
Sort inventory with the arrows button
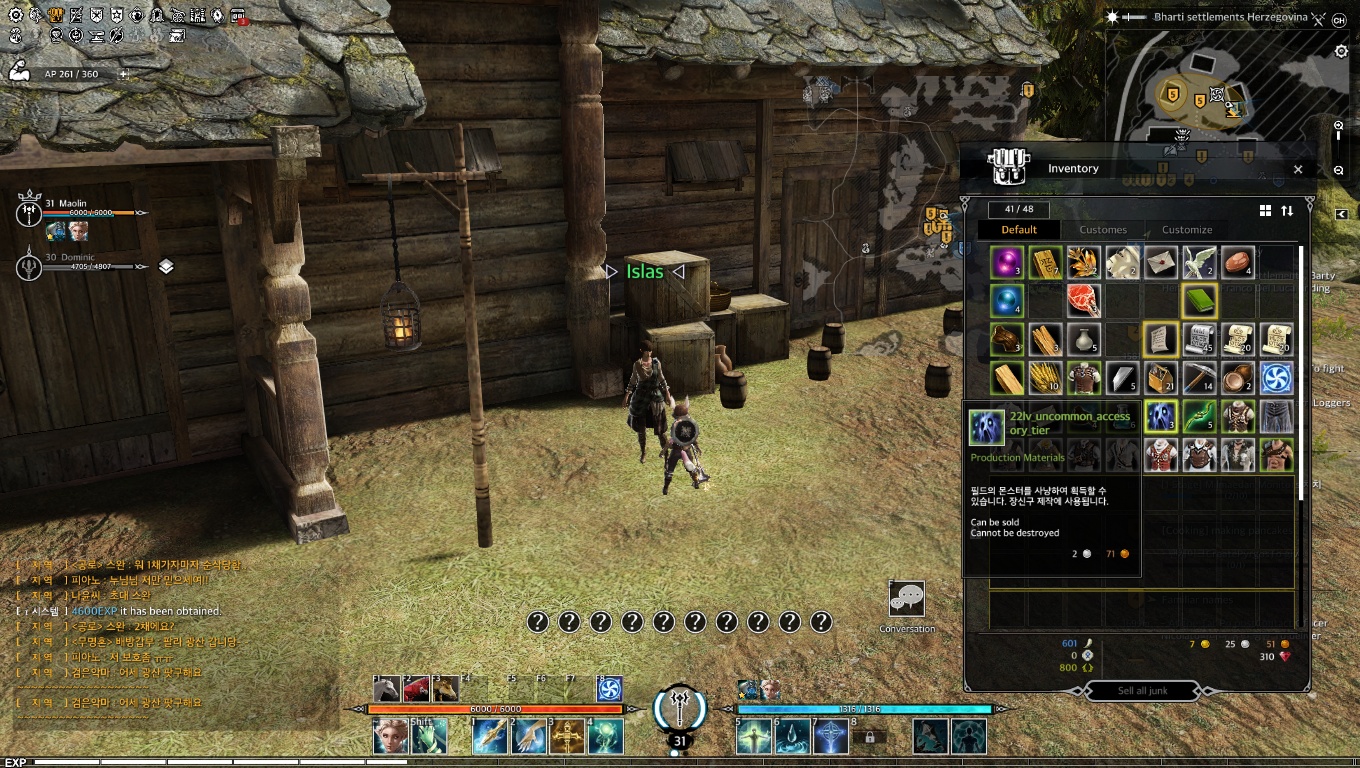1287,211
